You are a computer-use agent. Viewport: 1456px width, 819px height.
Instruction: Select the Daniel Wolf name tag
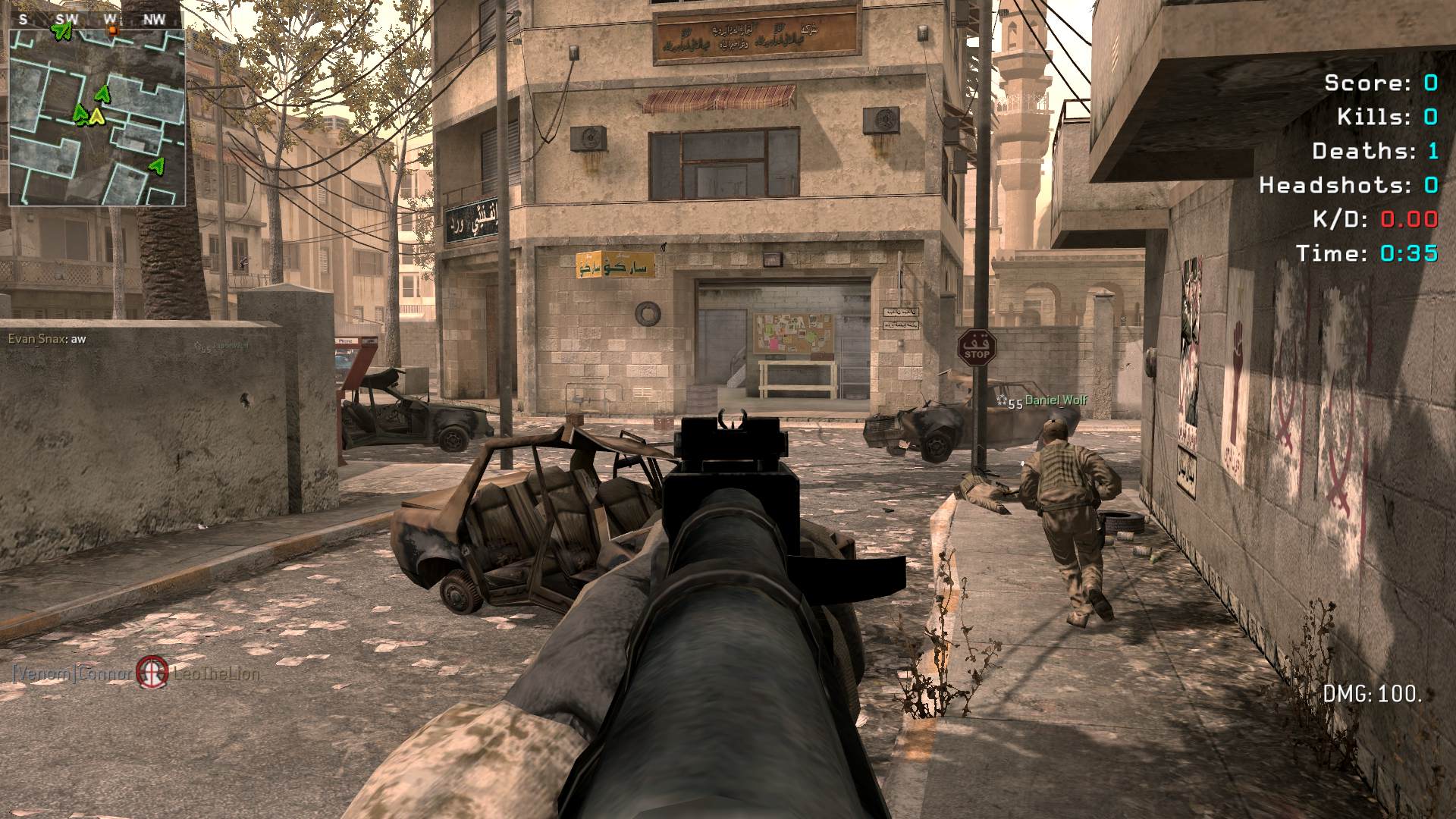[1056, 400]
